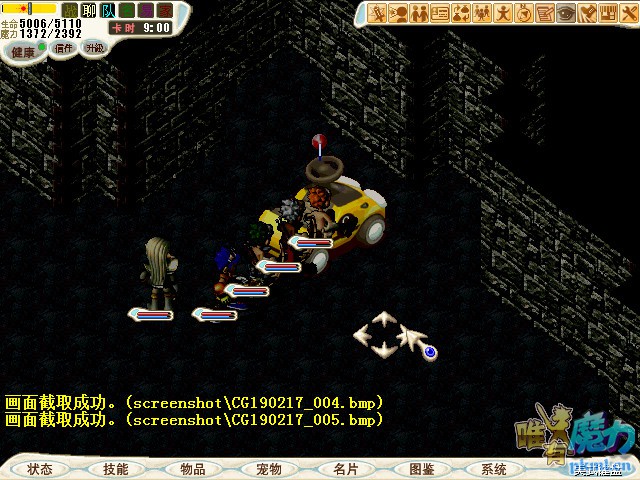The image size is (640, 480).
Task: Click the 健康 health button
Action: coord(23,50)
